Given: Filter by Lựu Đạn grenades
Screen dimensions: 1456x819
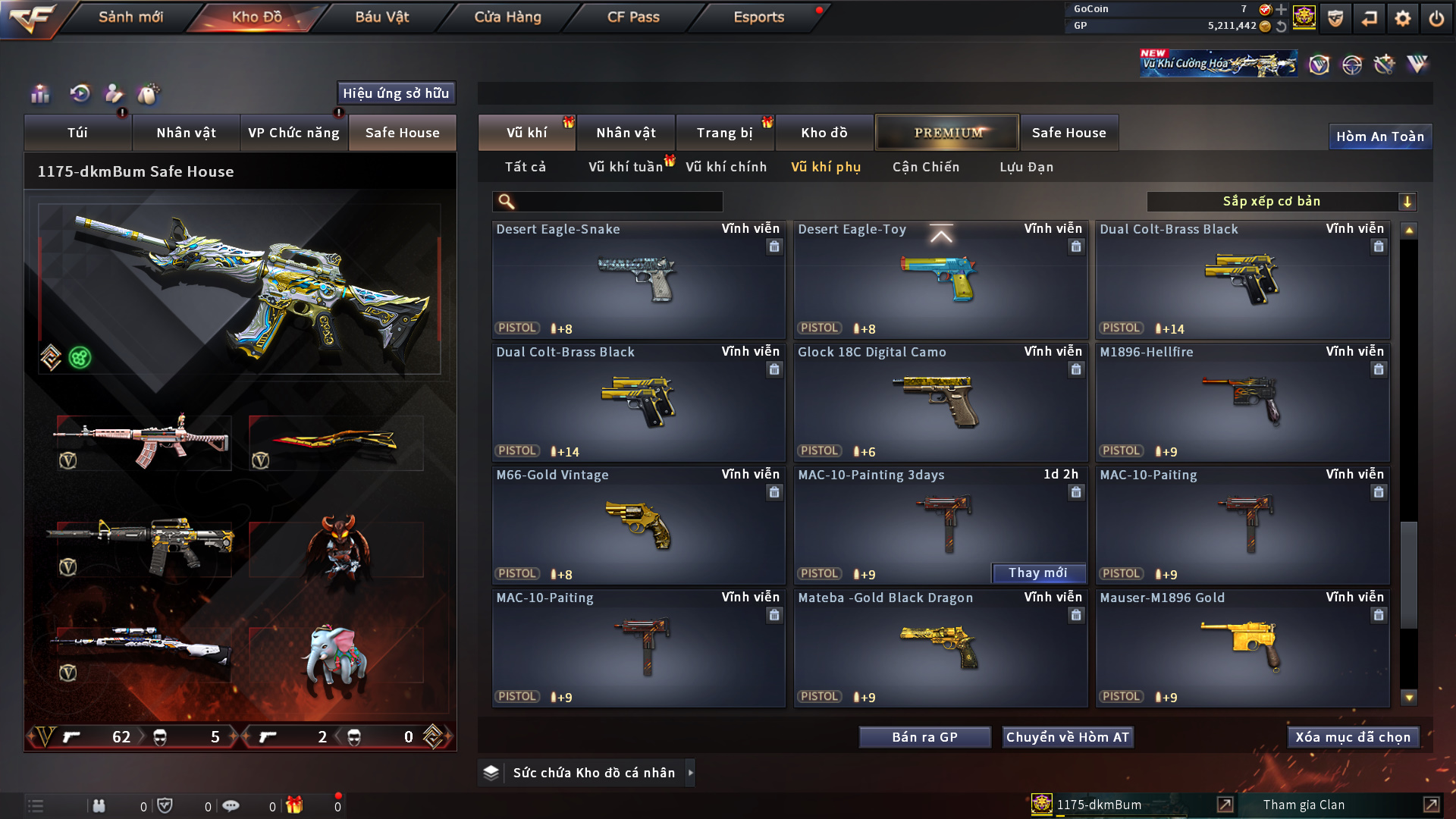Looking at the screenshot, I should pos(1026,167).
